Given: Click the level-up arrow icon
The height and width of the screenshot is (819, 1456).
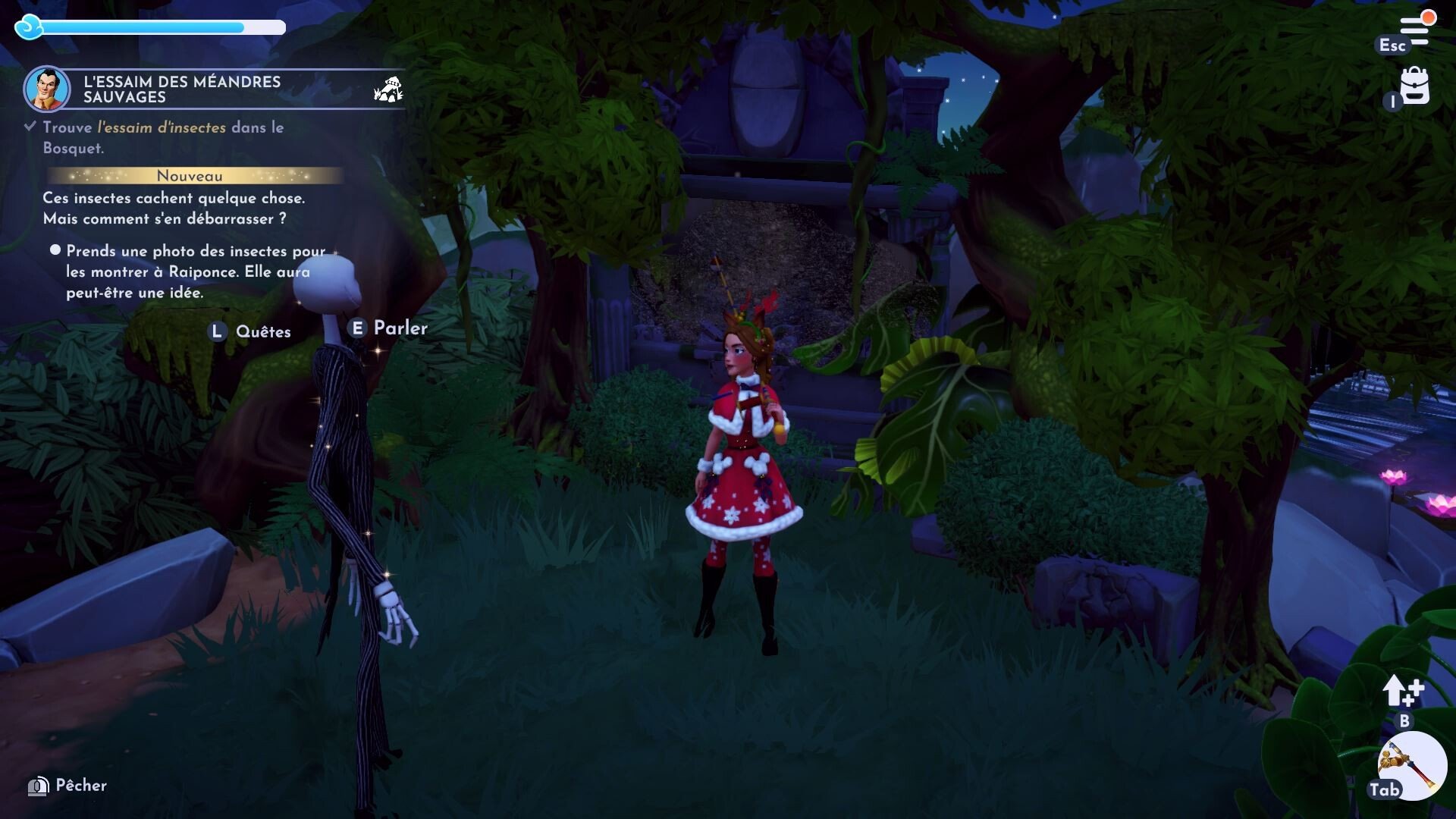Looking at the screenshot, I should pyautogui.click(x=1402, y=691).
